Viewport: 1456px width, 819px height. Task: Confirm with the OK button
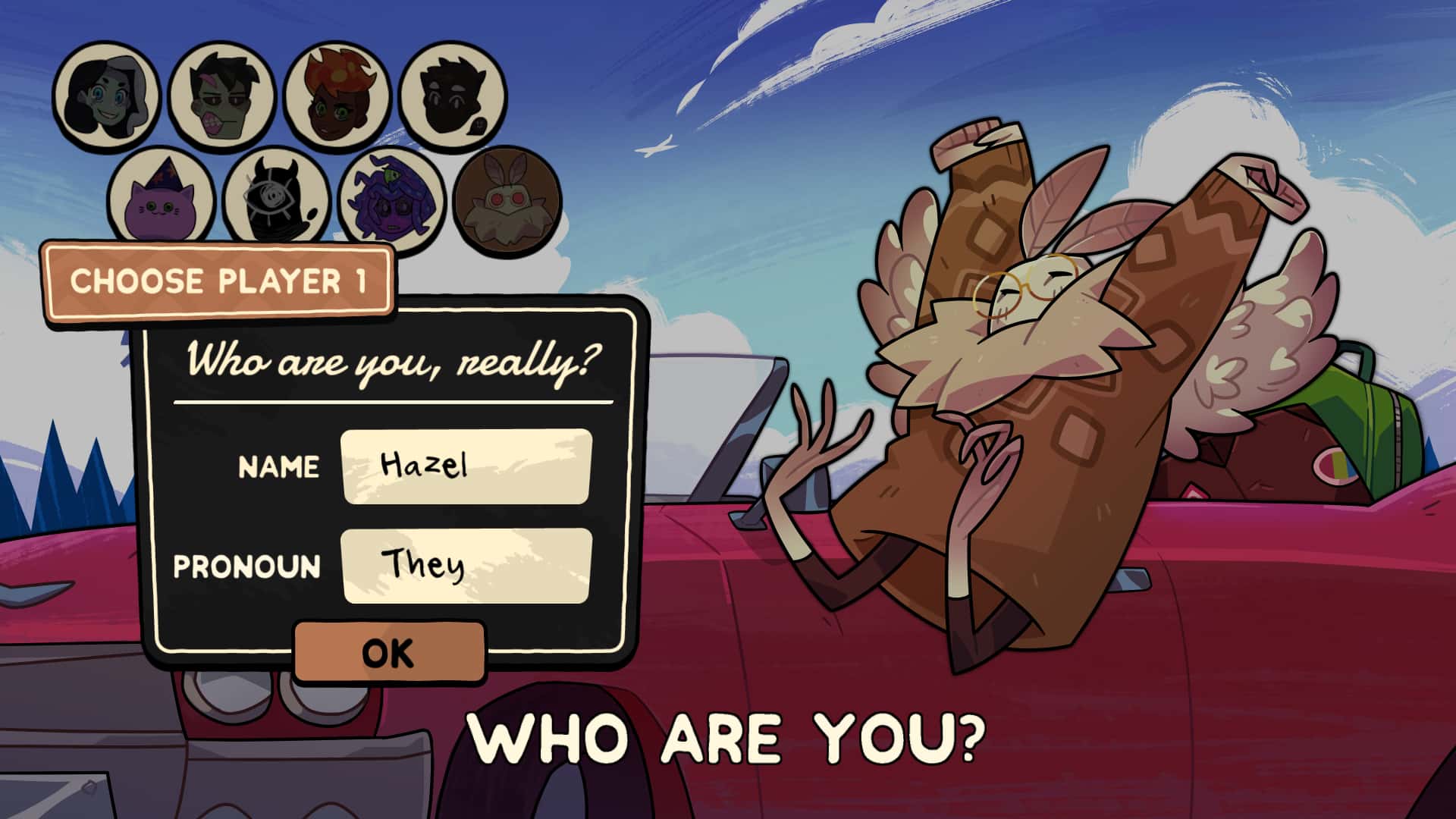pos(389,652)
